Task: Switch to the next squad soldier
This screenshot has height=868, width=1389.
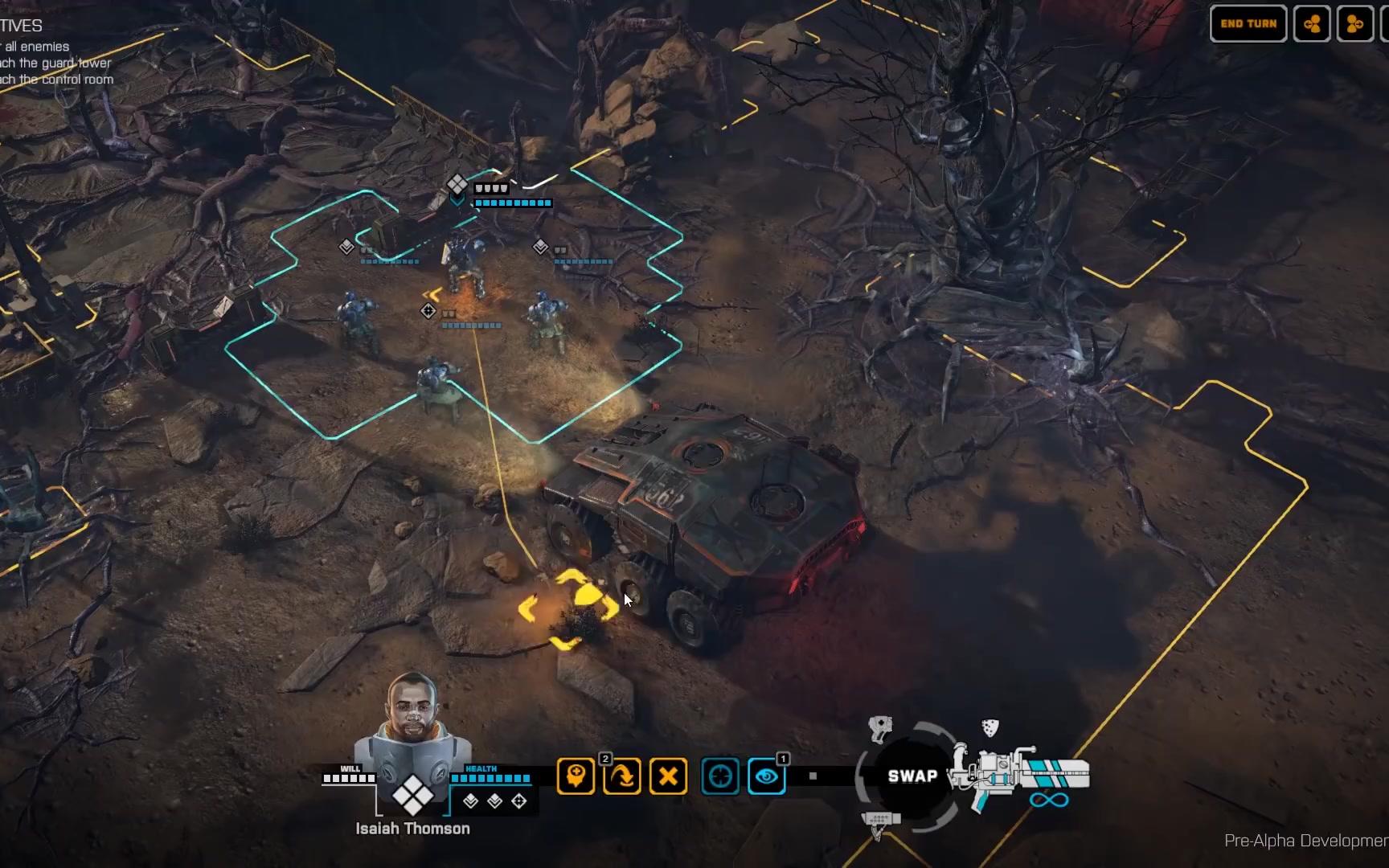Action: [x=1354, y=24]
